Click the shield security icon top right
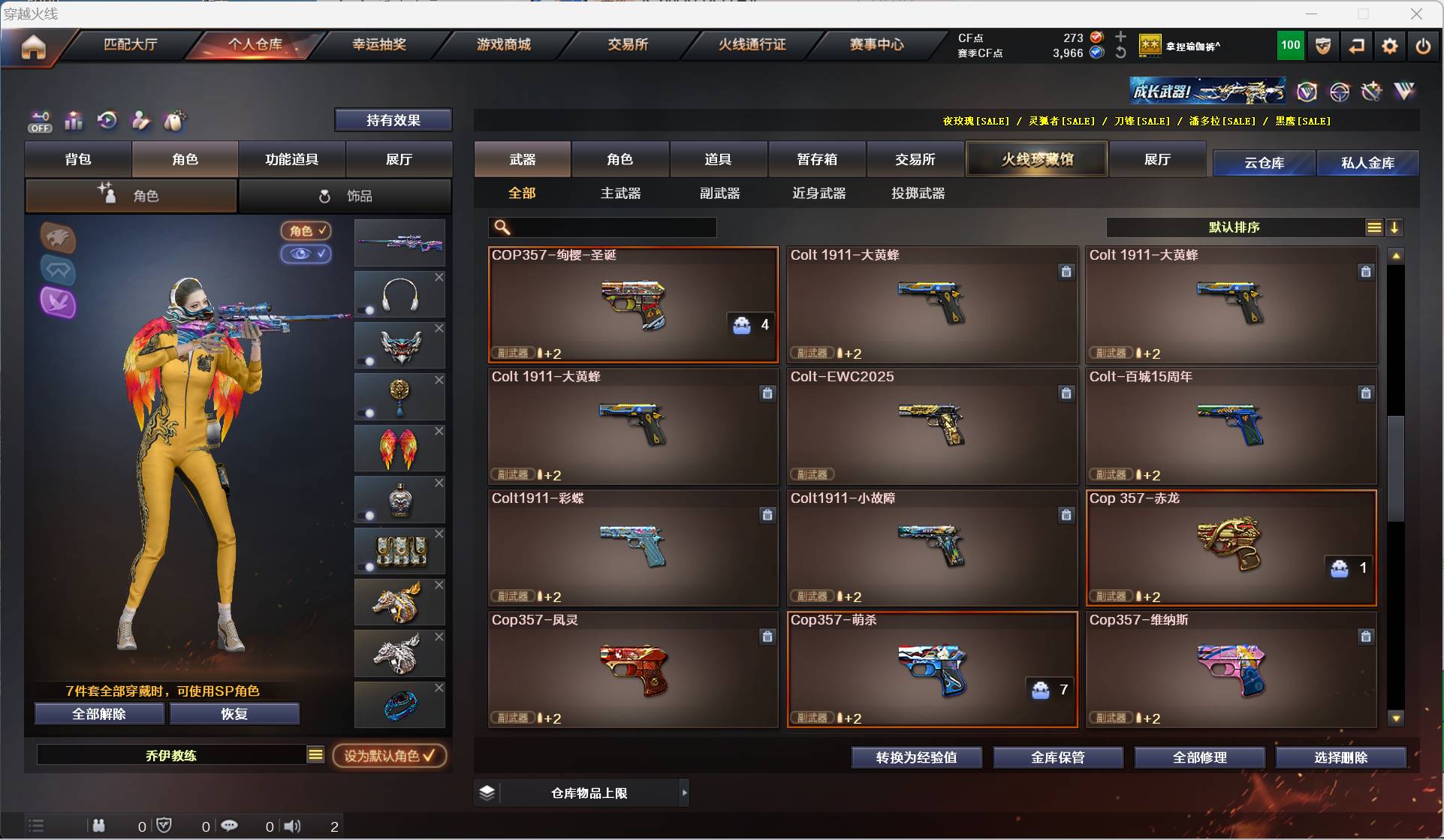Image resolution: width=1444 pixels, height=840 pixels. [x=1322, y=46]
